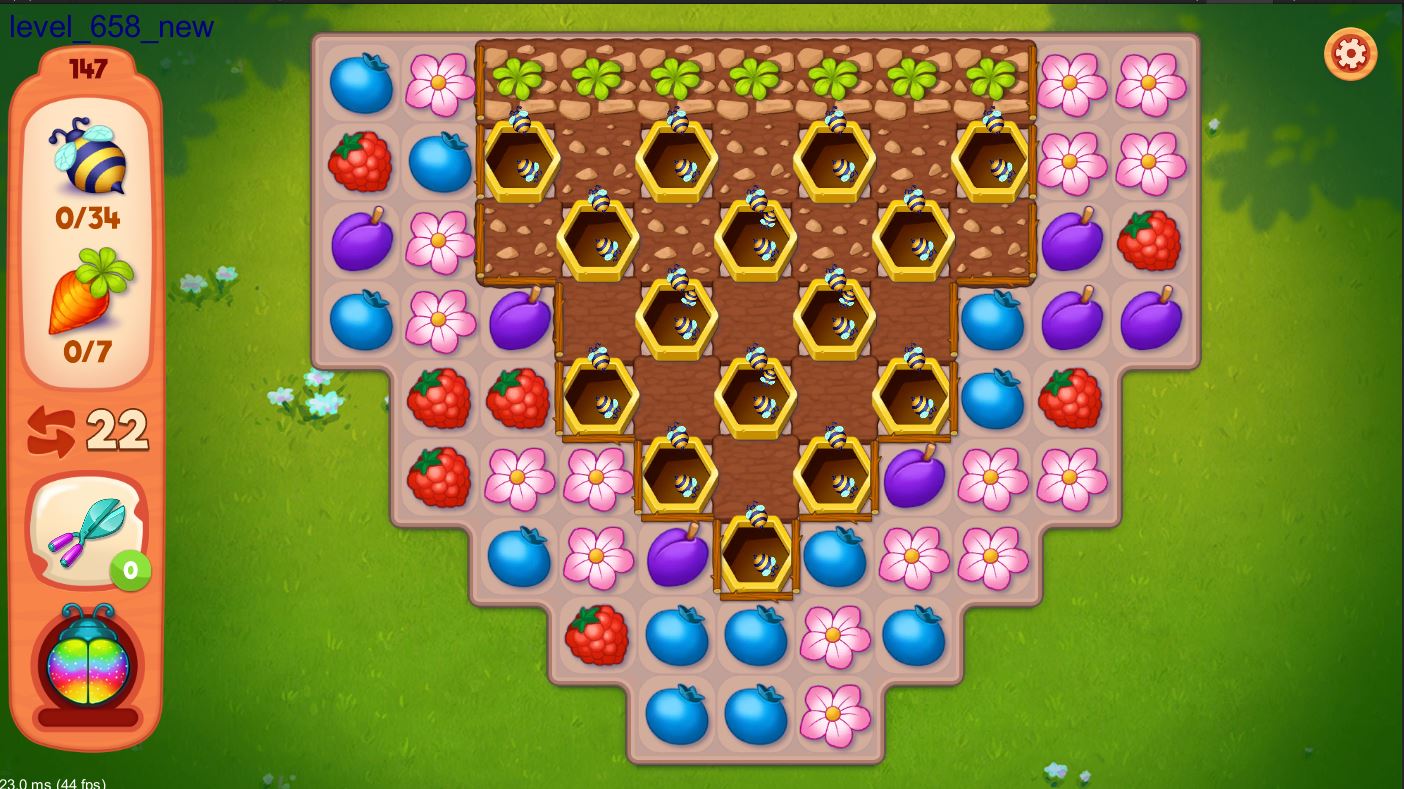Open the settings gear menu
This screenshot has height=789, width=1404.
point(1350,53)
